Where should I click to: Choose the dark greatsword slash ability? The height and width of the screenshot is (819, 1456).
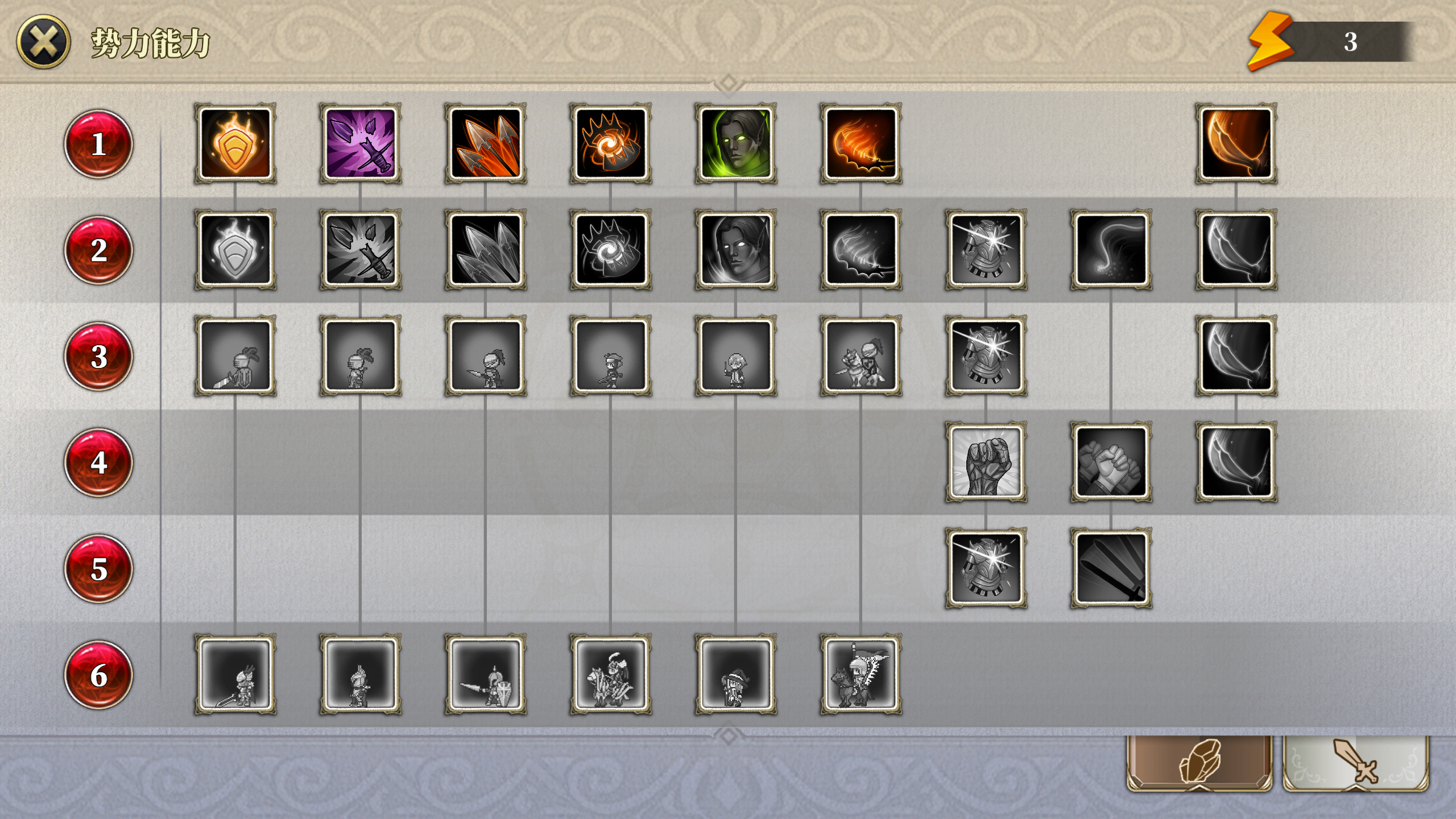click(x=1111, y=568)
